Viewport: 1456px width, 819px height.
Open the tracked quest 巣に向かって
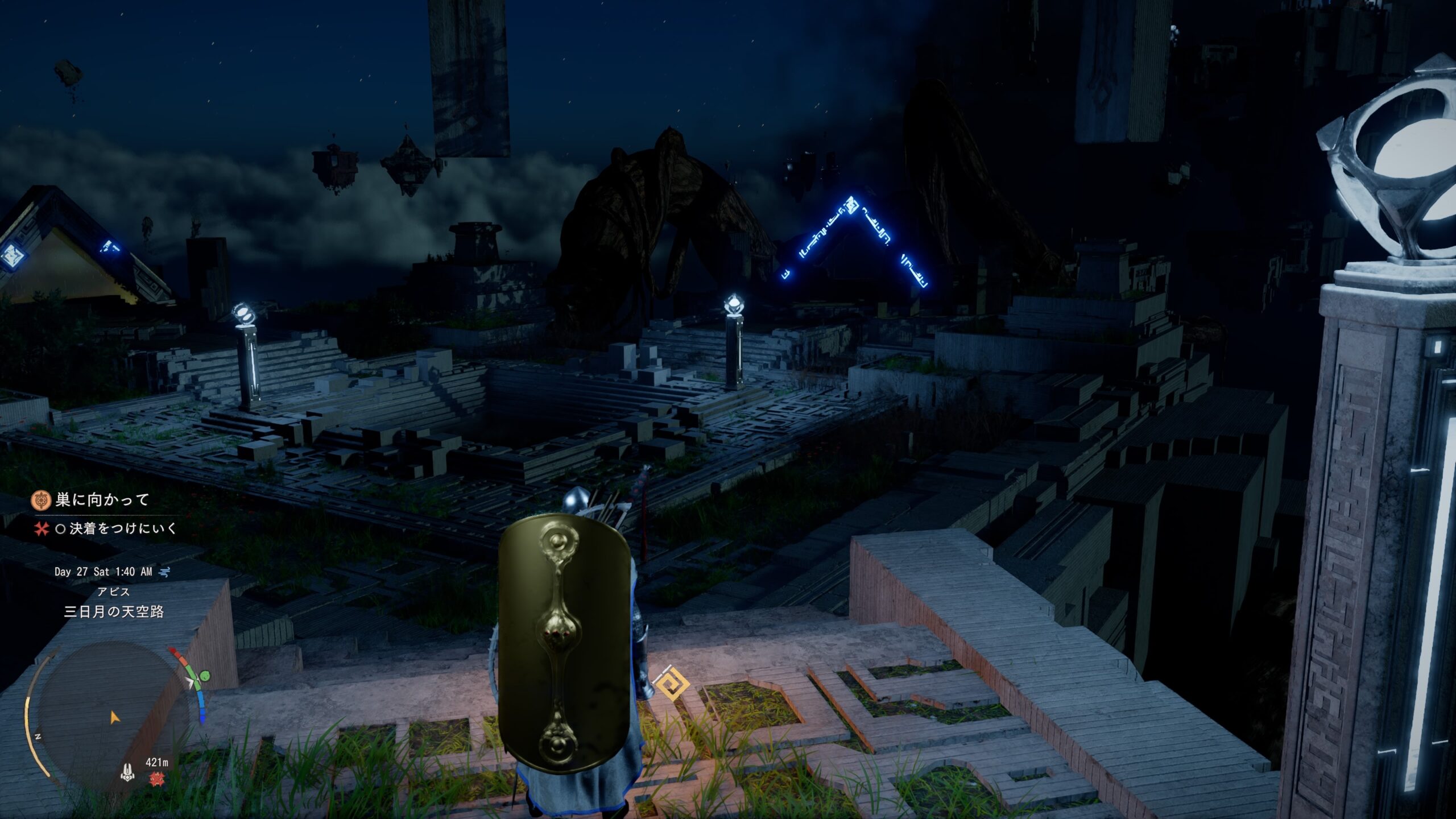click(102, 500)
